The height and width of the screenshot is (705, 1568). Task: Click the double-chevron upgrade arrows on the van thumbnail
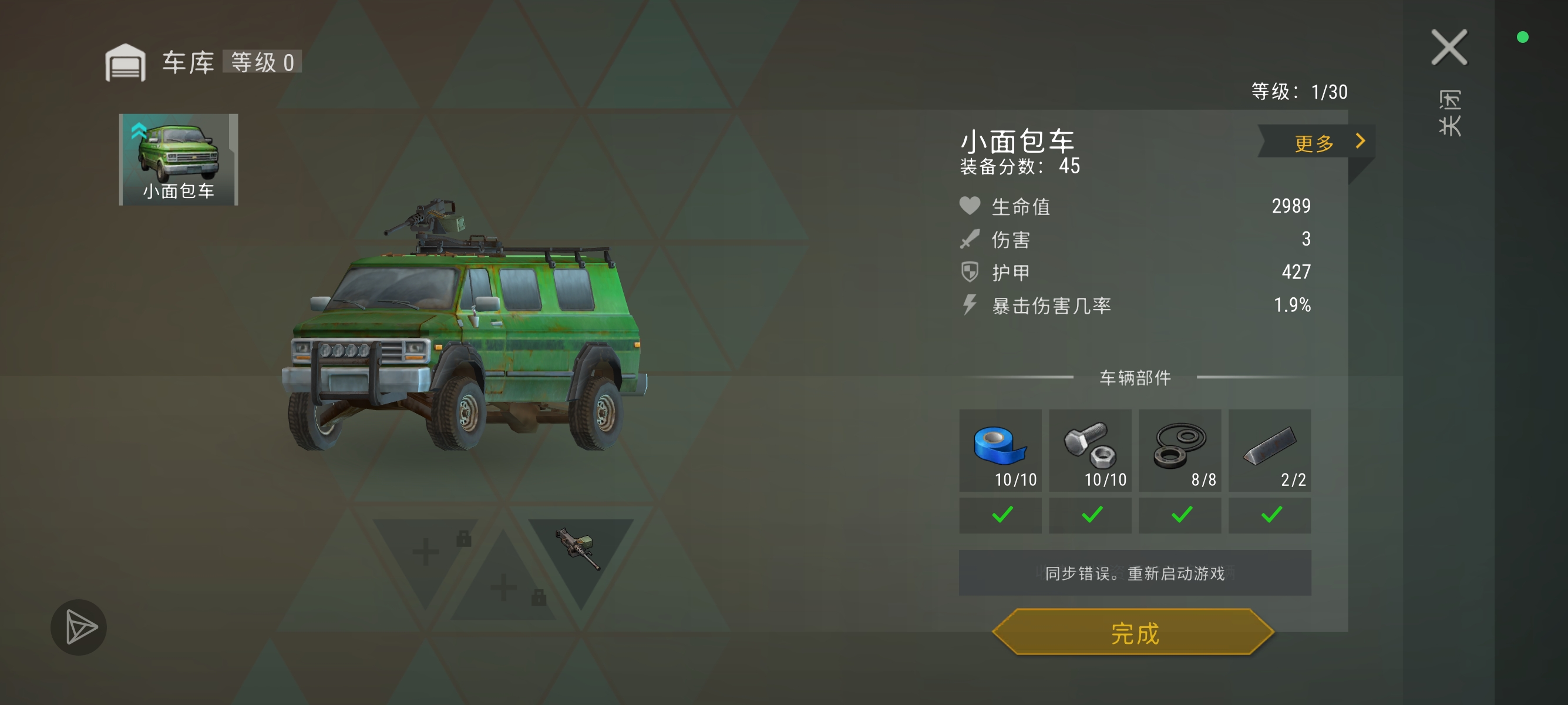(x=139, y=130)
